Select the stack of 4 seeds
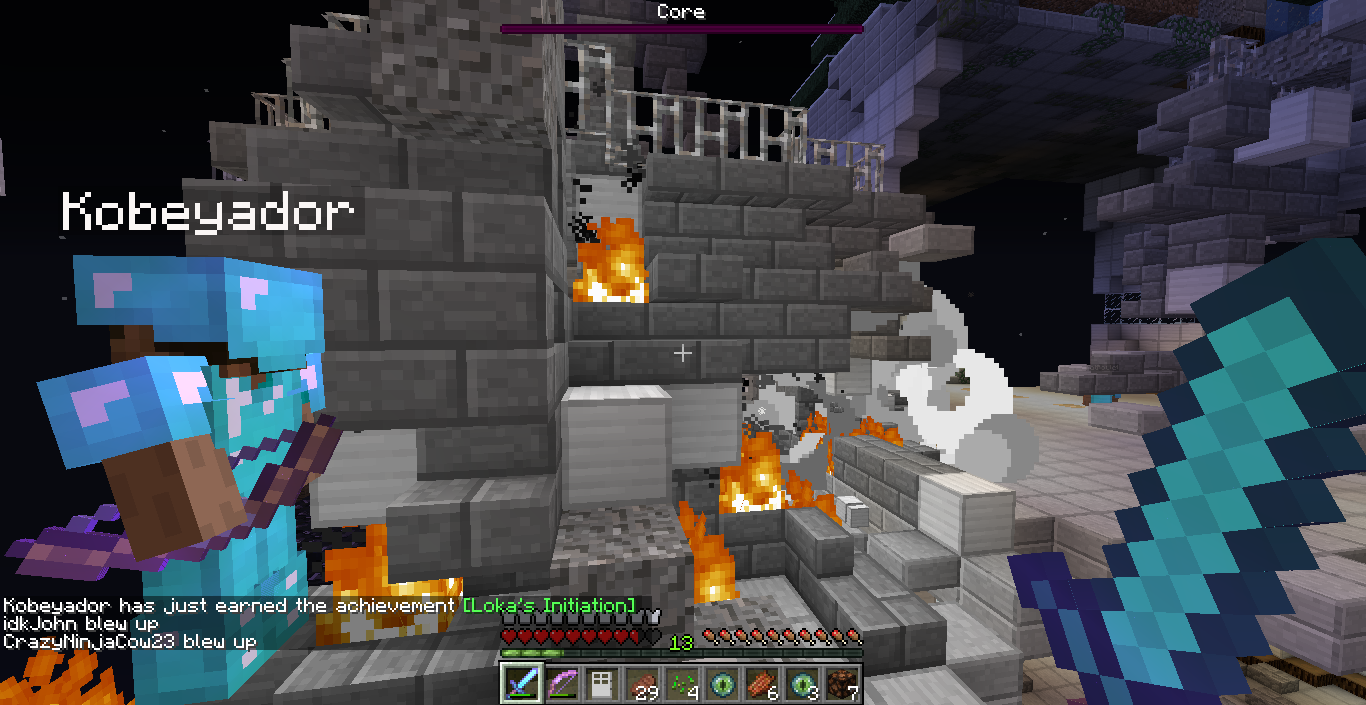 (681, 684)
